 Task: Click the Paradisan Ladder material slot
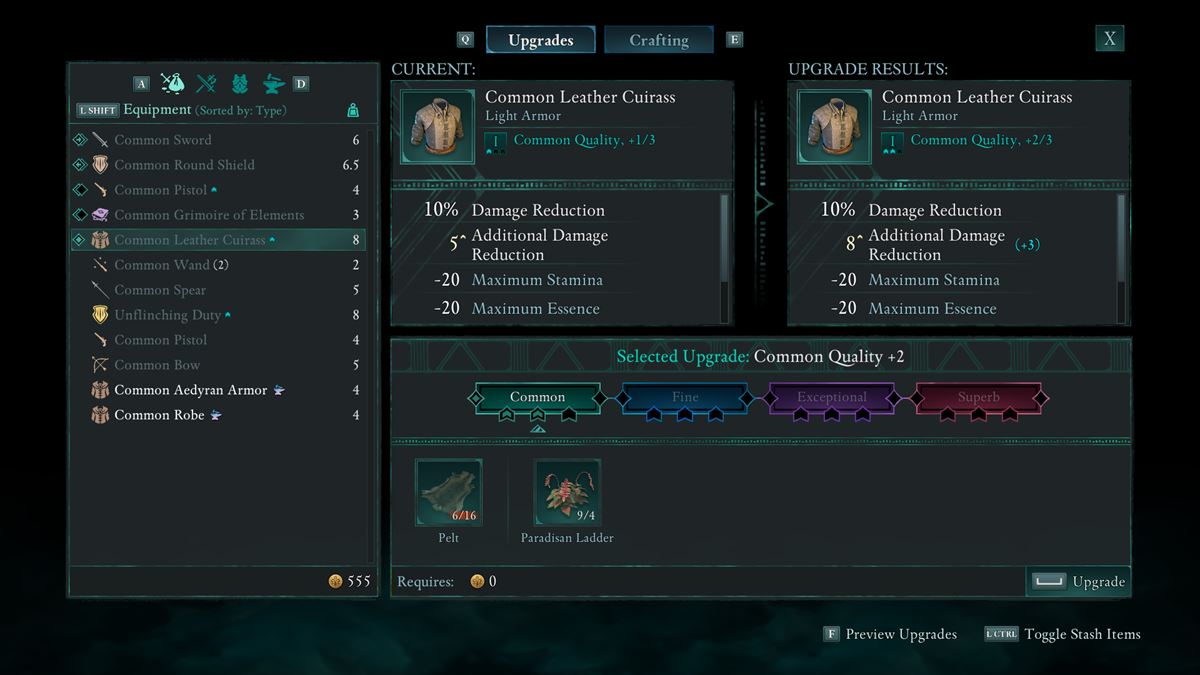tap(567, 493)
